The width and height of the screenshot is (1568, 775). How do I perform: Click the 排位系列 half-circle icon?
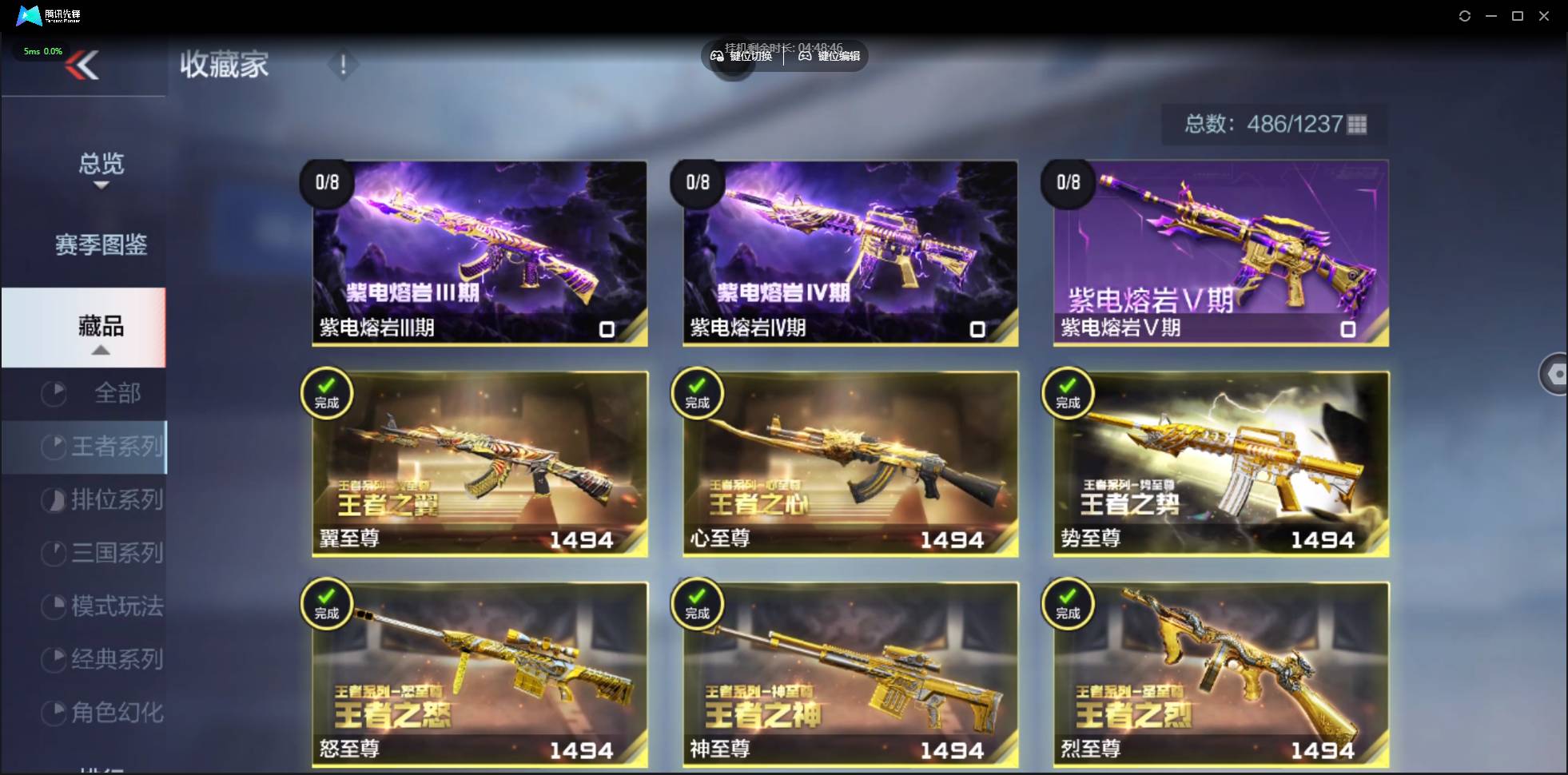[54, 499]
